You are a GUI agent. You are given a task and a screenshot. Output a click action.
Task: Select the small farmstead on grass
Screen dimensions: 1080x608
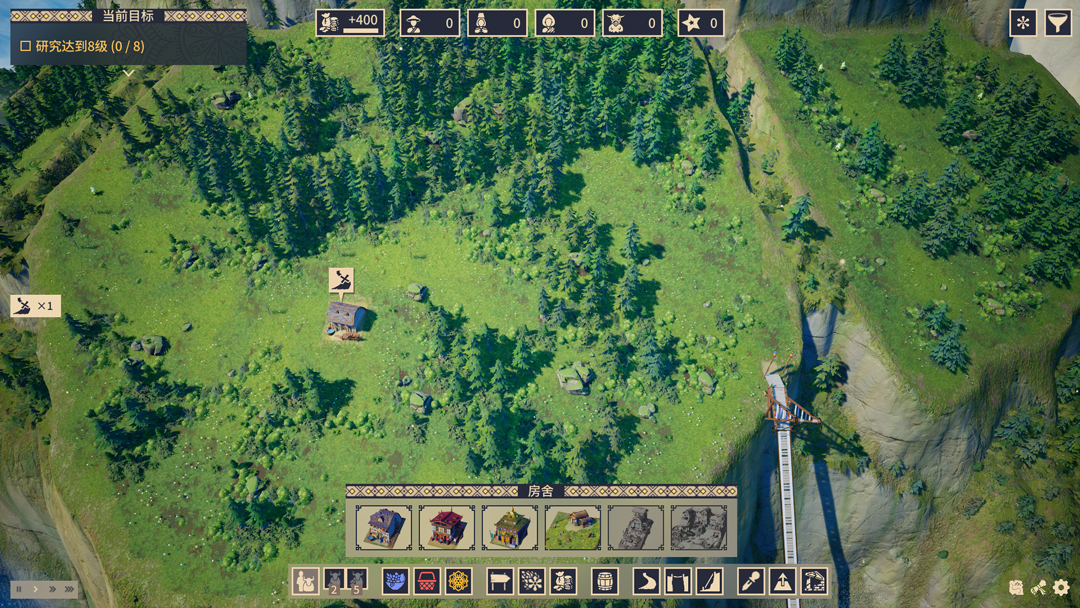(x=573, y=528)
